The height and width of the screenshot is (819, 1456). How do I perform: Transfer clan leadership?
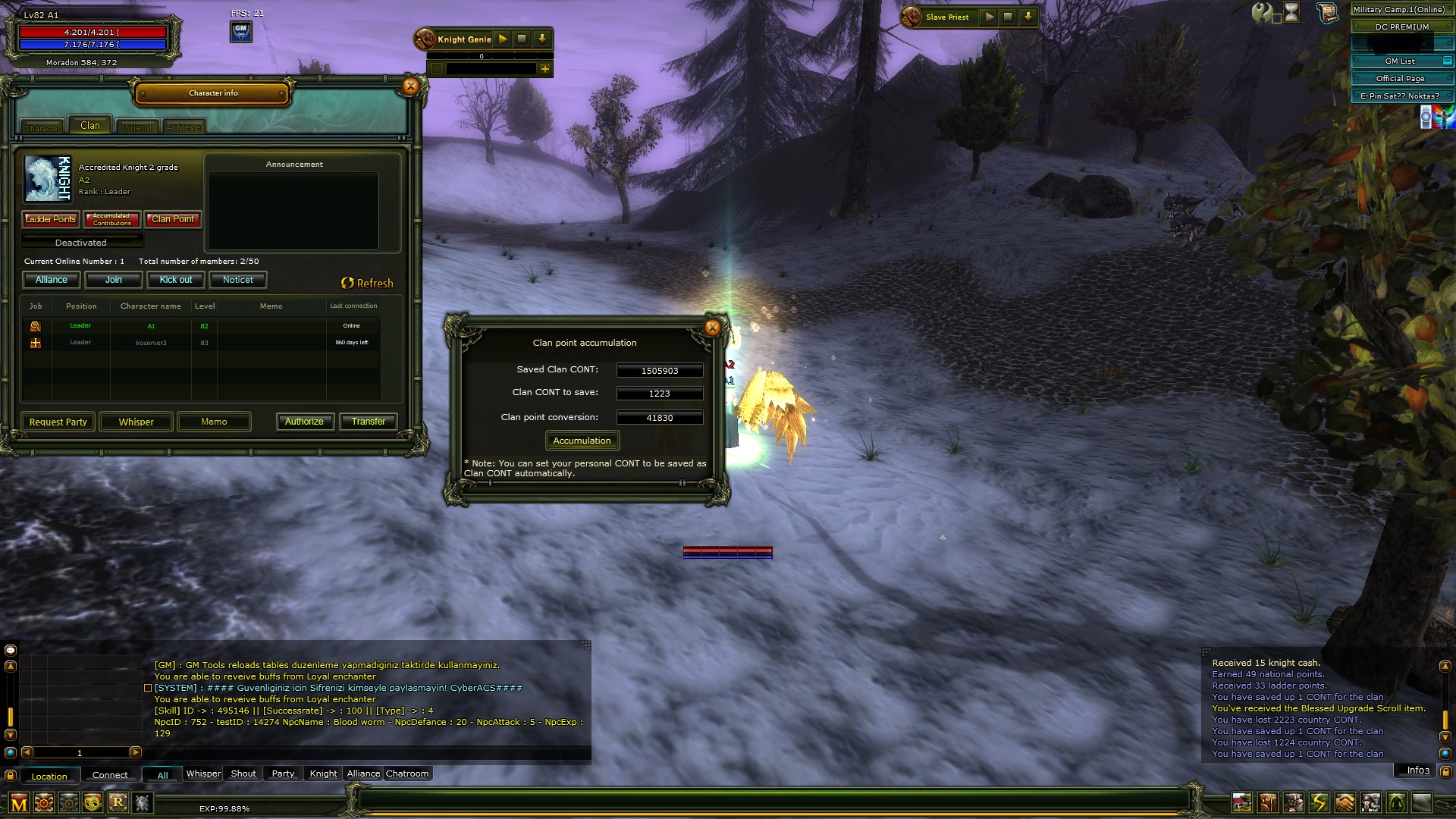pos(369,422)
